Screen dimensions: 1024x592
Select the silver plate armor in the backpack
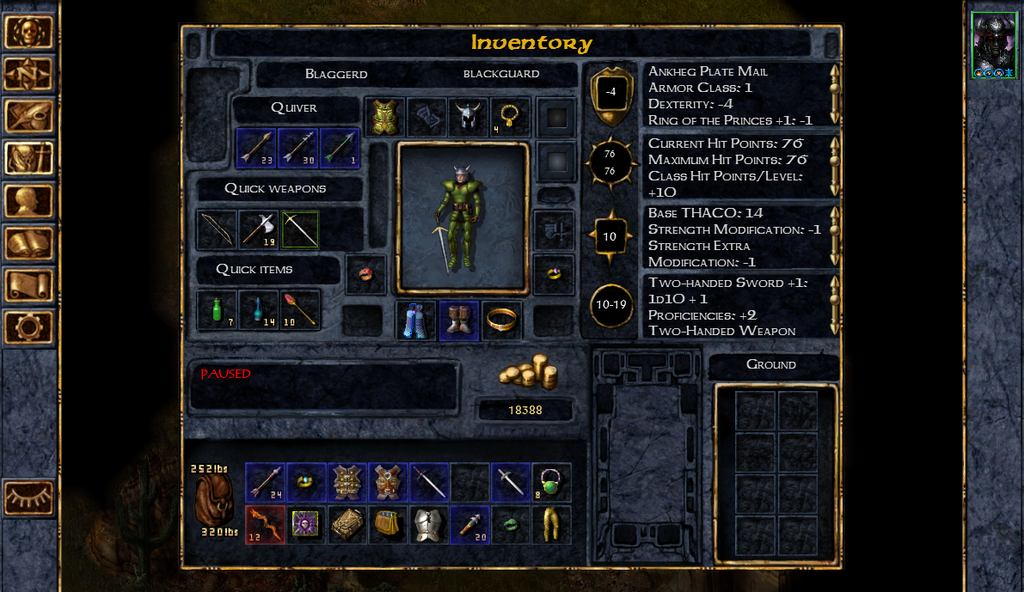click(428, 524)
